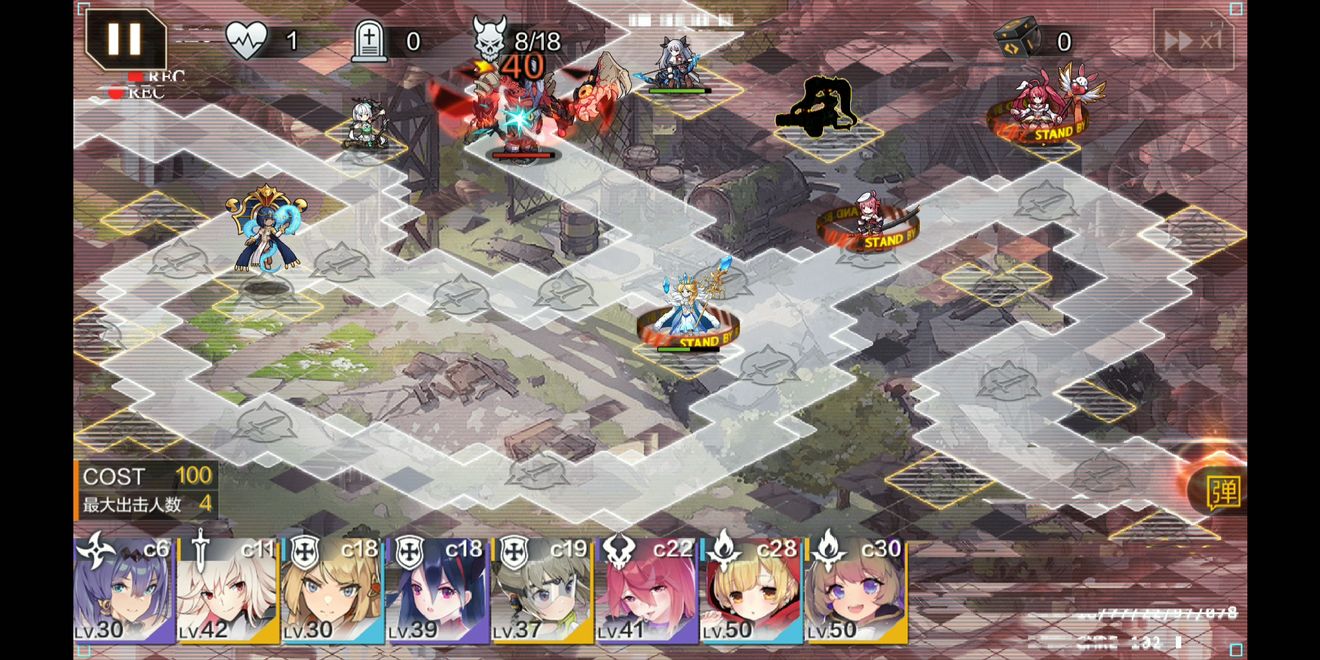The width and height of the screenshot is (1320, 660).
Task: Pause the battle
Action: pyautogui.click(x=125, y=39)
